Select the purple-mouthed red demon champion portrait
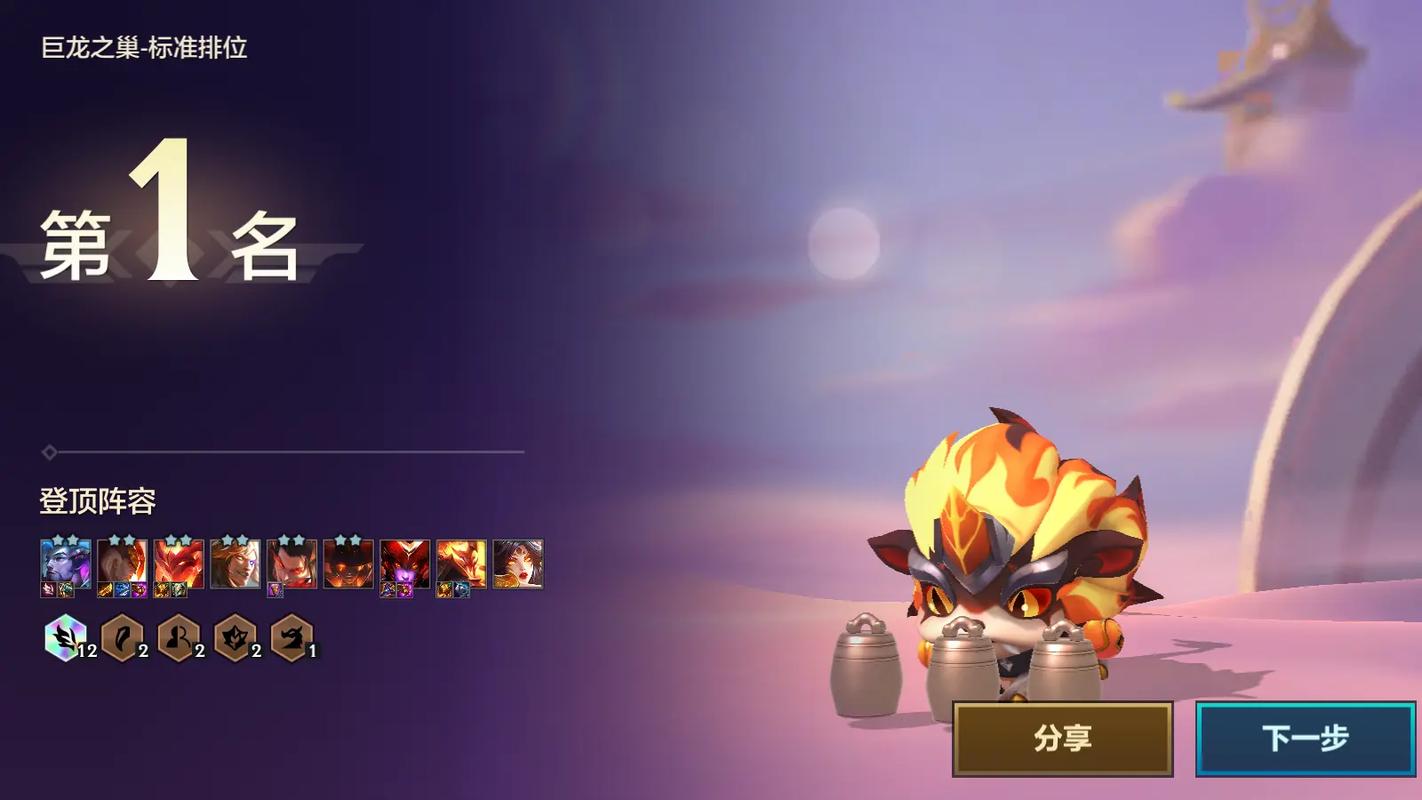The image size is (1422, 800). (x=405, y=563)
